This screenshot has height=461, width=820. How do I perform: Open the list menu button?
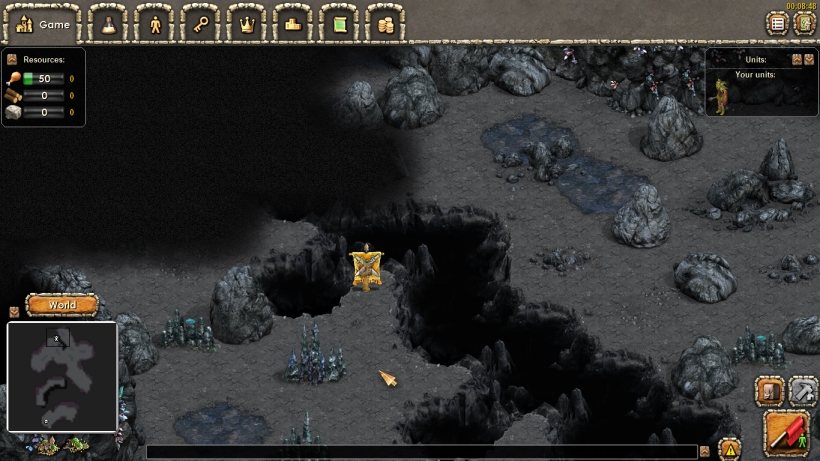click(x=777, y=23)
